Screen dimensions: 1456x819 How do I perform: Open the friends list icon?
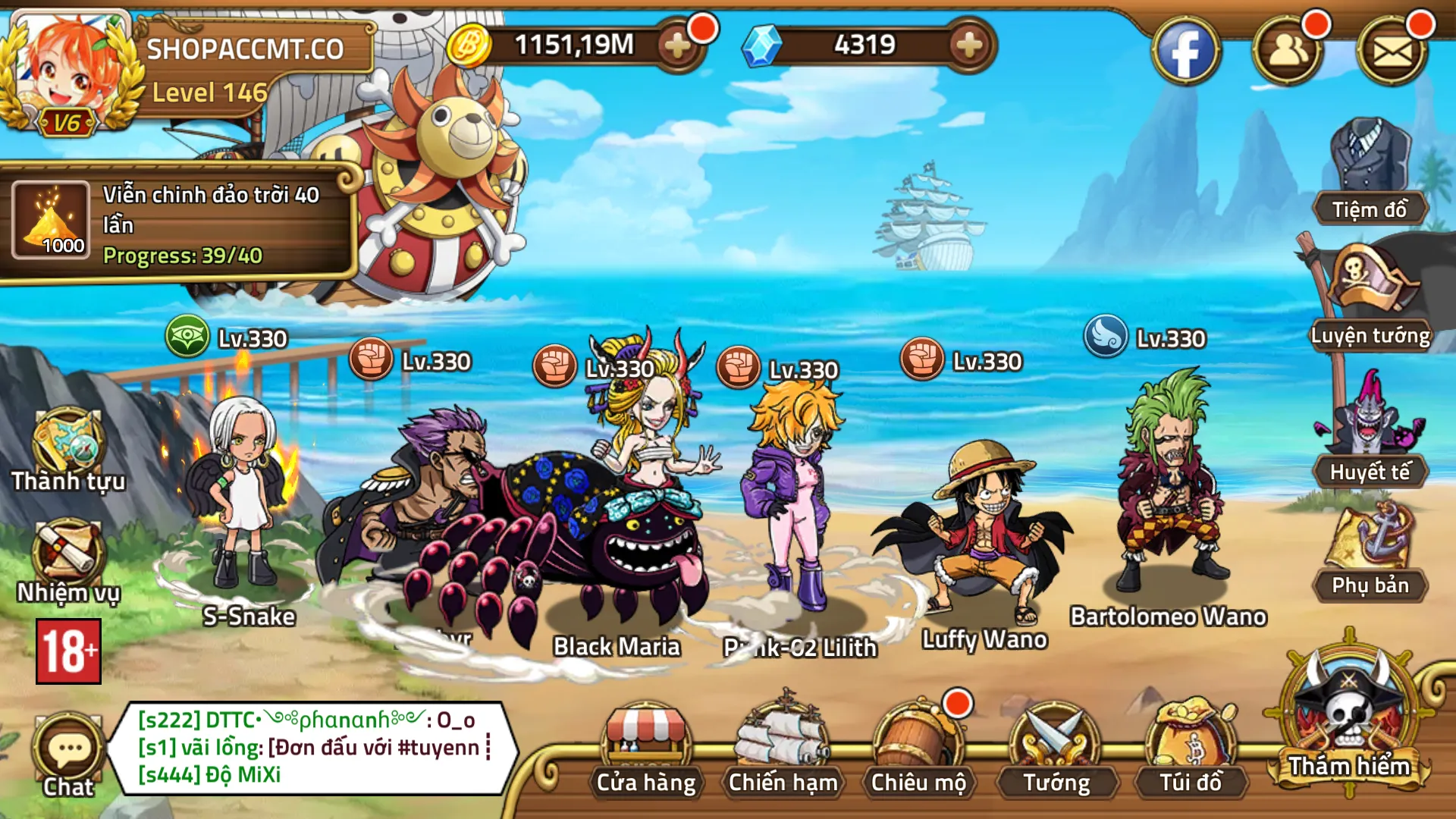point(1288,52)
